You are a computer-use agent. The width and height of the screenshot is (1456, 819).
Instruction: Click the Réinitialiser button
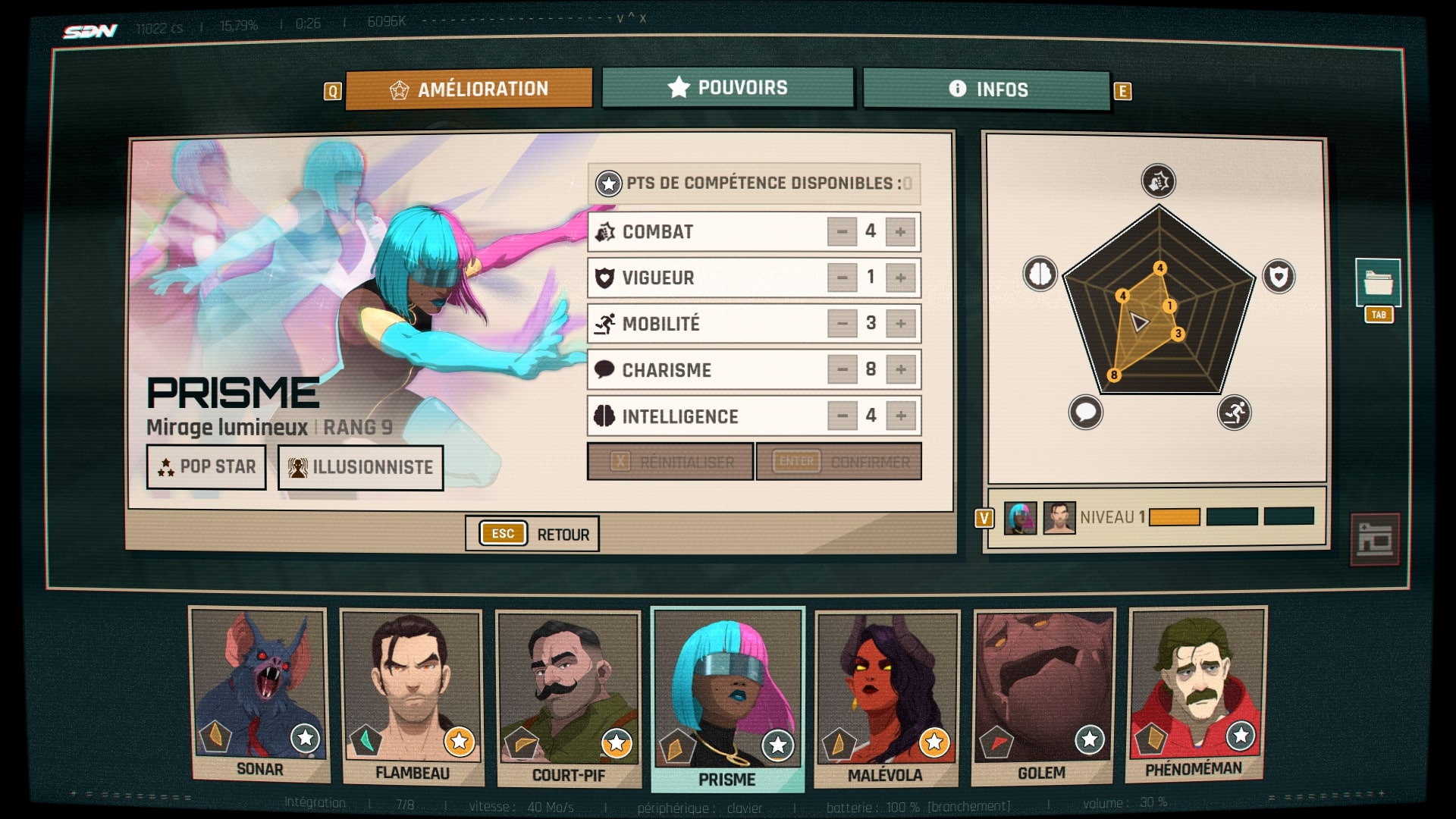[x=670, y=462]
